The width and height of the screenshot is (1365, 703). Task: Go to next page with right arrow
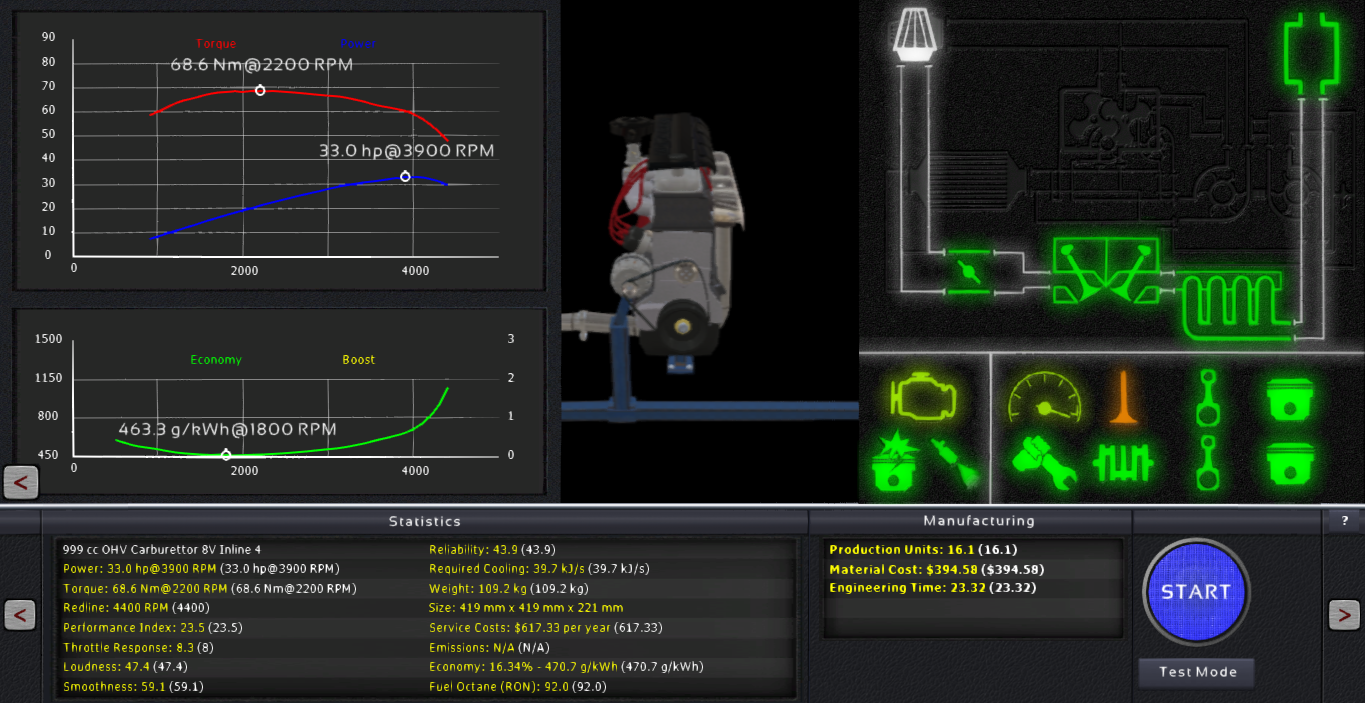pos(1343,615)
